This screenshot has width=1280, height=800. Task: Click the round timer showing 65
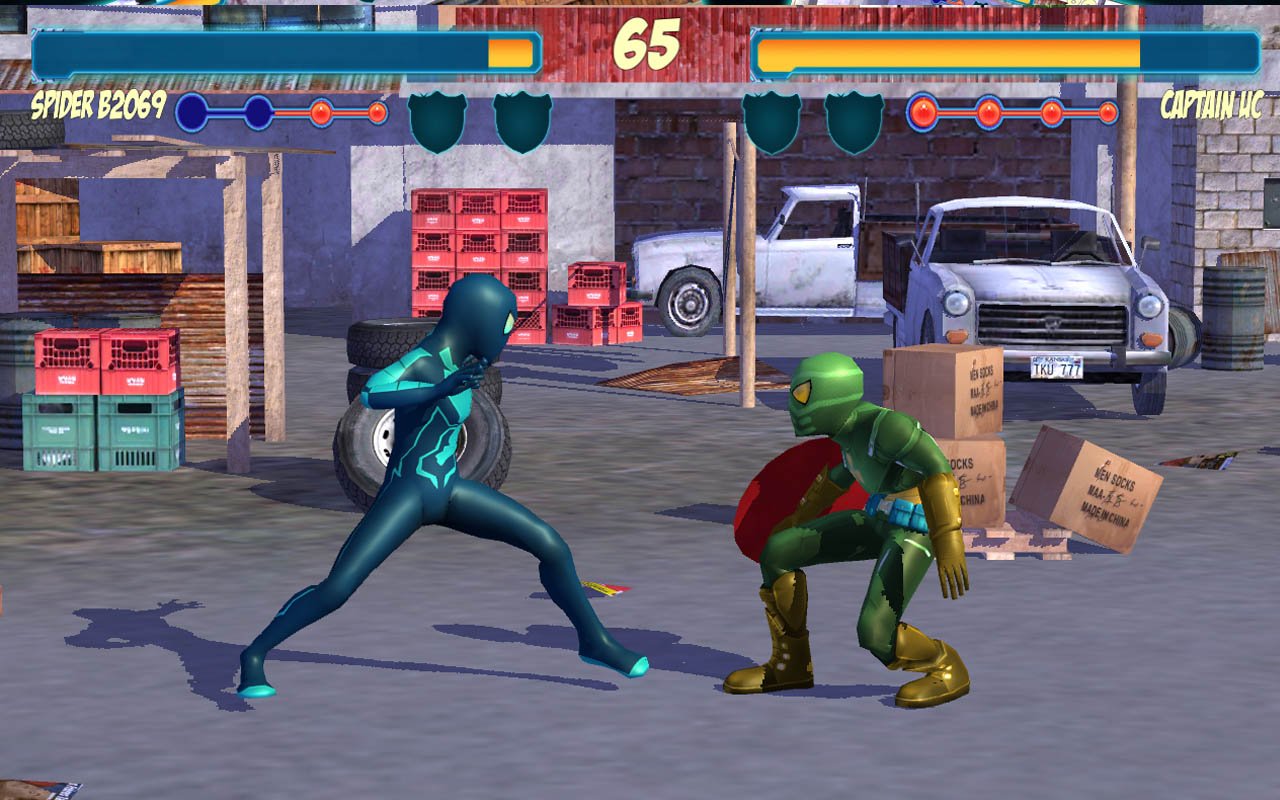click(x=646, y=45)
